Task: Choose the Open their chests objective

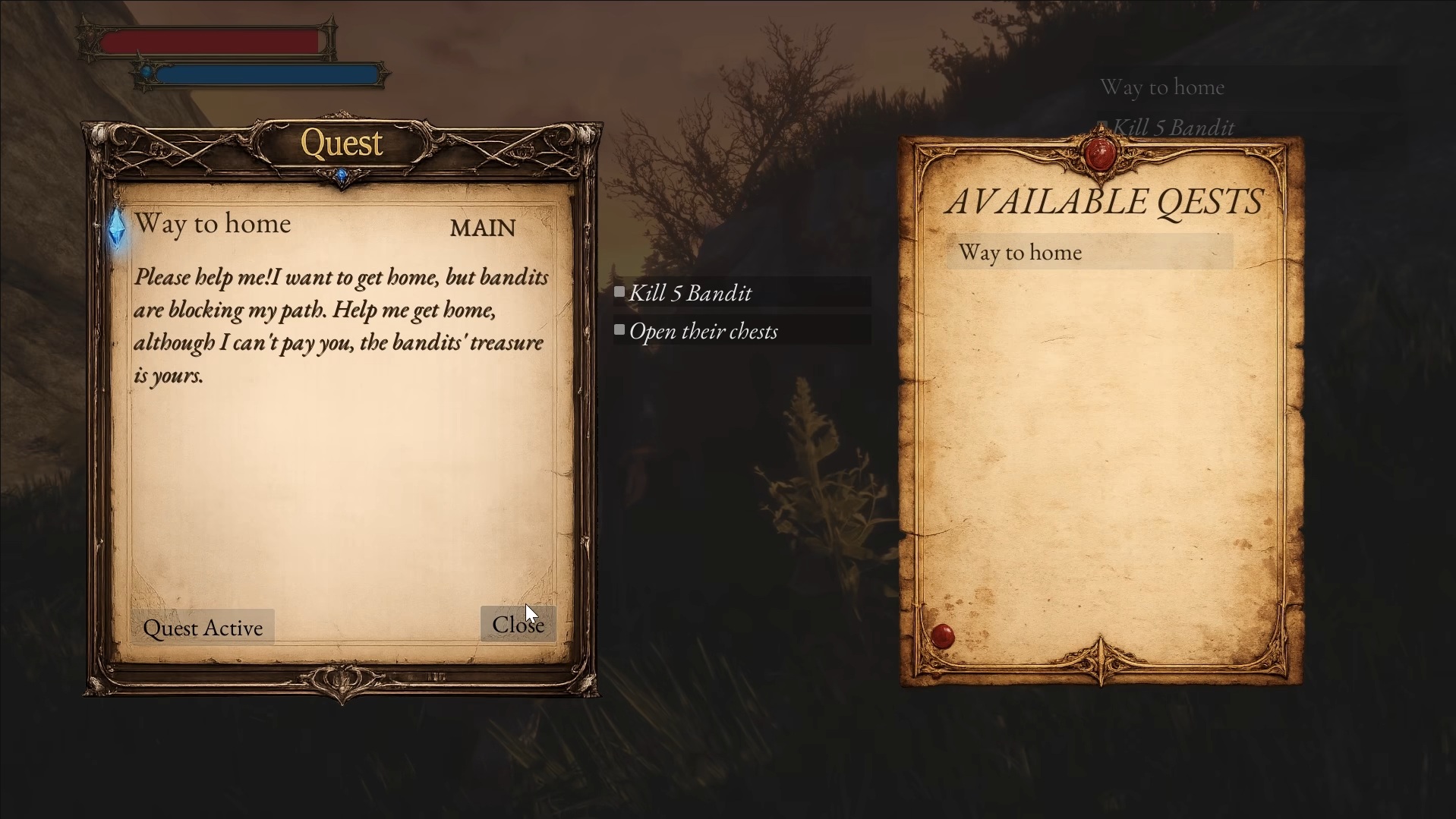Action: click(742, 331)
